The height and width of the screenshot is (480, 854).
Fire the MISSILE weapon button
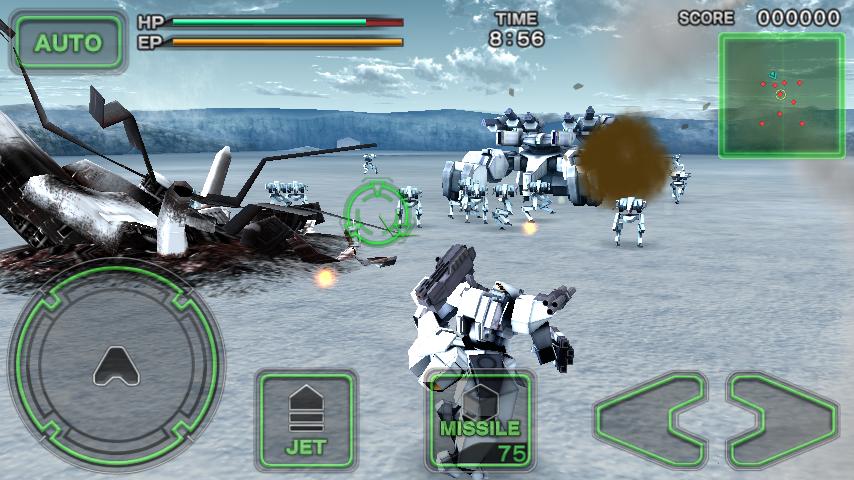pyautogui.click(x=479, y=420)
